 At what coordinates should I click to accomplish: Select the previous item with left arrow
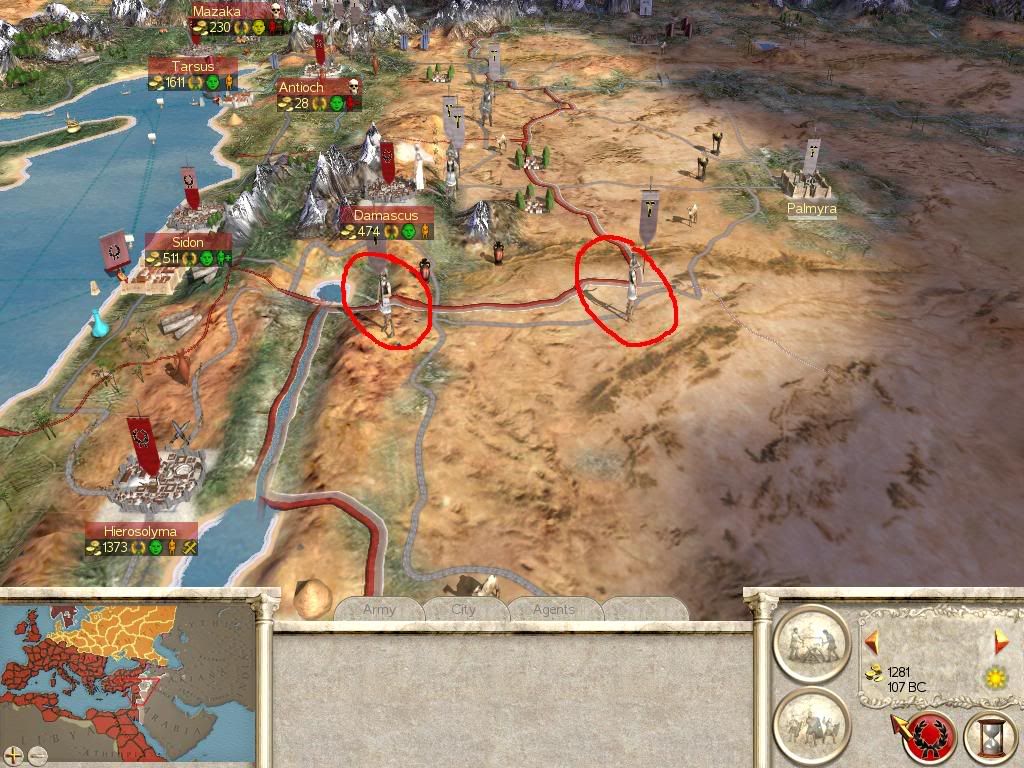[872, 641]
